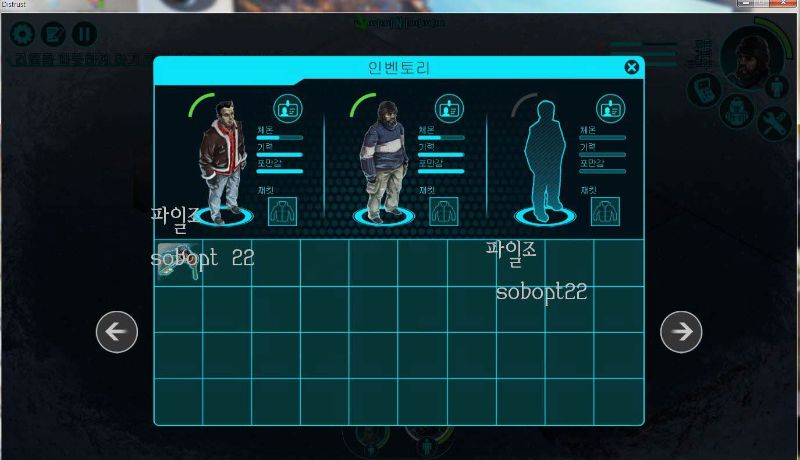Click the pause button
800x460 pixels.
(84, 34)
